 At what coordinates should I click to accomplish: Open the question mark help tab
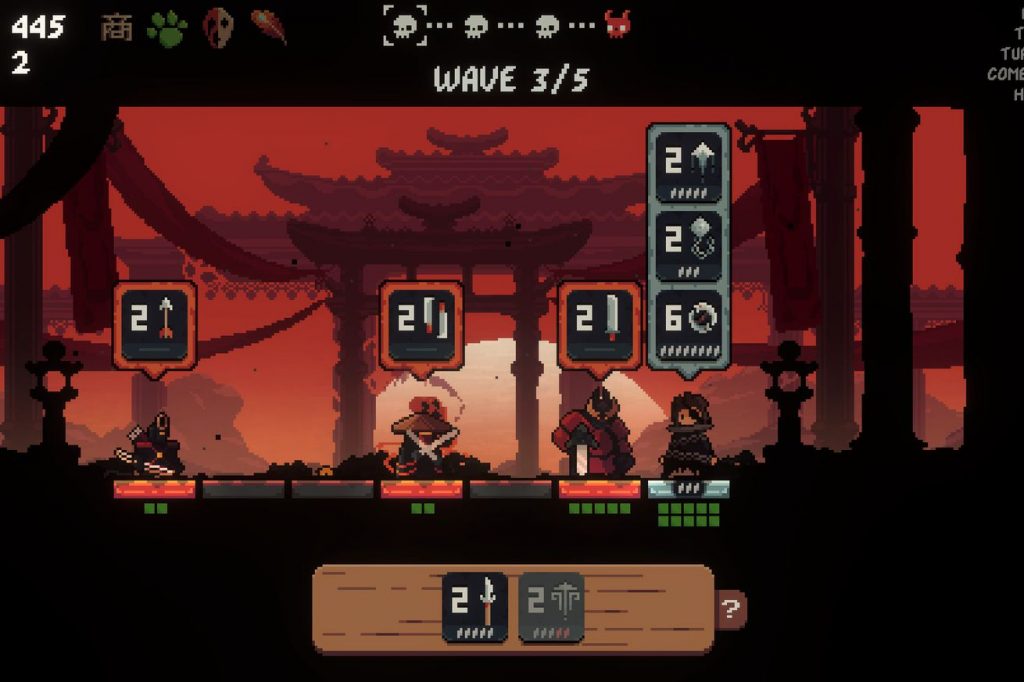coord(731,607)
